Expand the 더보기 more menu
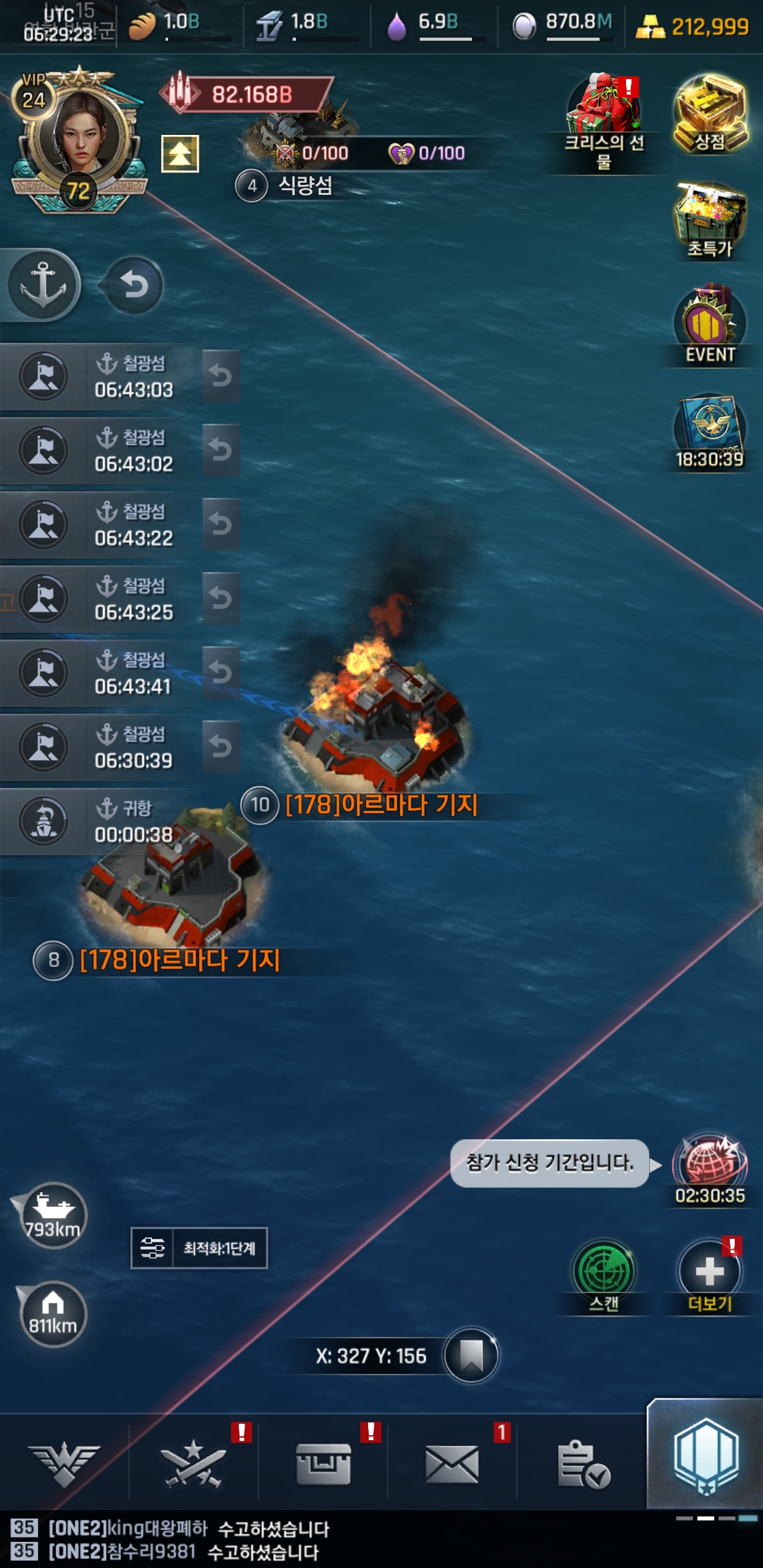 709,1276
